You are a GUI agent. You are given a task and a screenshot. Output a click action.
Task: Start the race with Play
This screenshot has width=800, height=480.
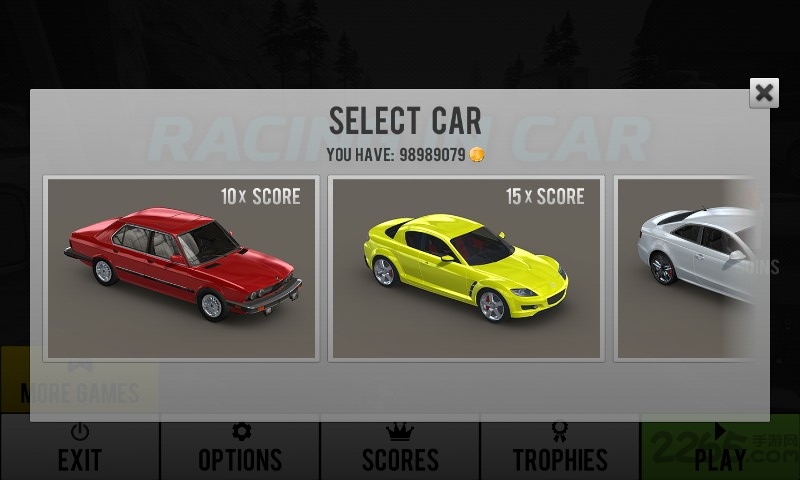720,448
